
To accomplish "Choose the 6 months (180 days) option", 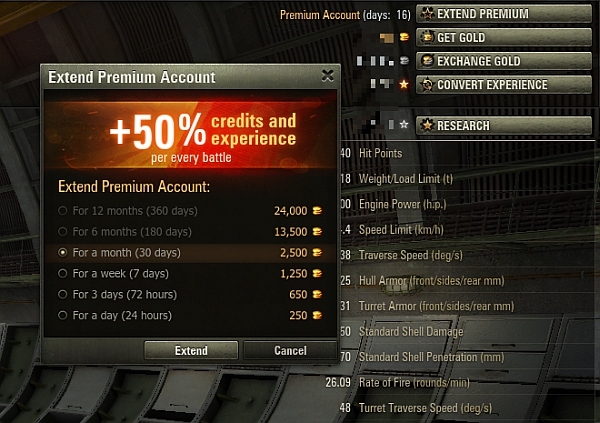I will click(64, 232).
